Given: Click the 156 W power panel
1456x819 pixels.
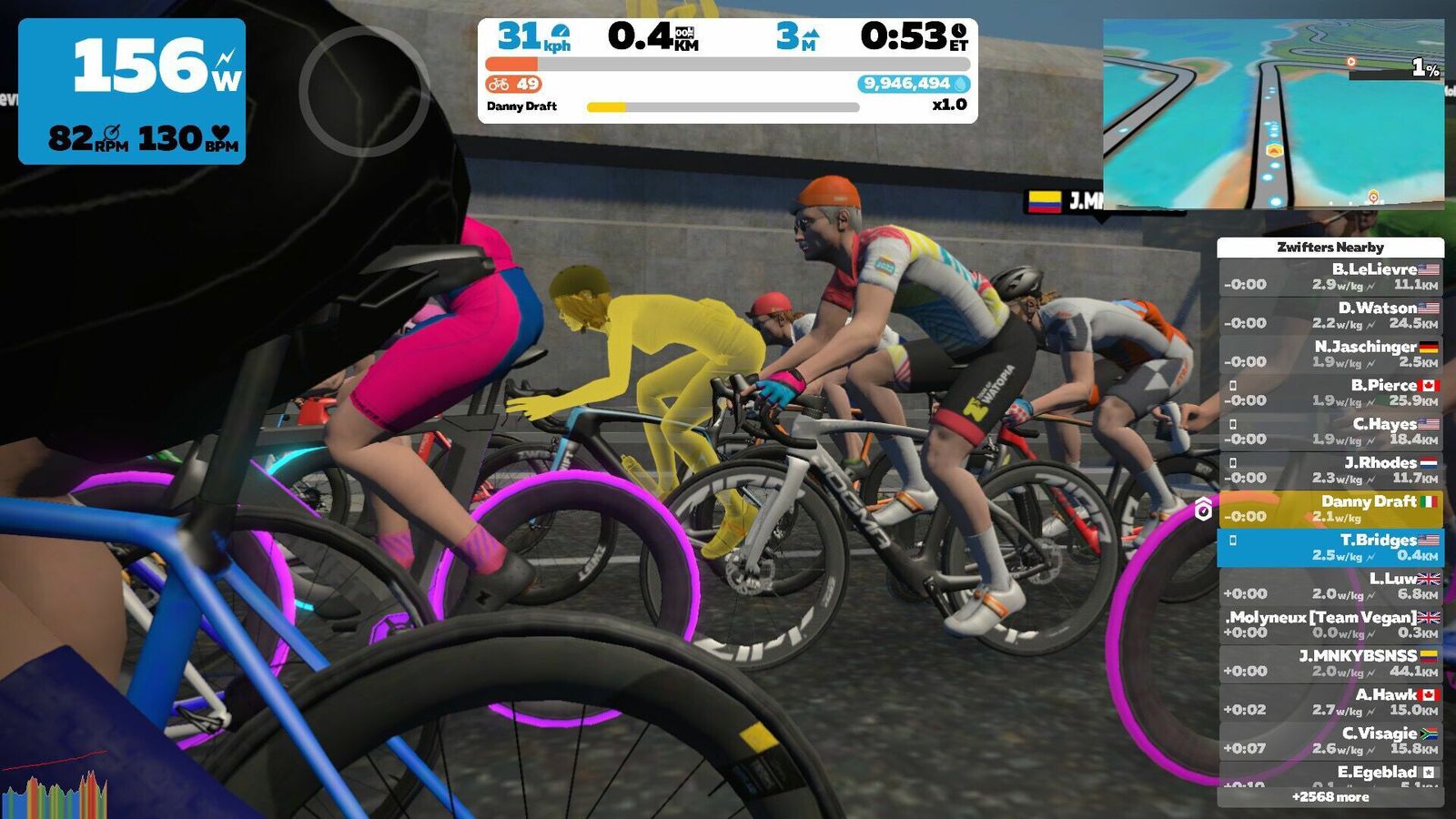Looking at the screenshot, I should pyautogui.click(x=132, y=91).
